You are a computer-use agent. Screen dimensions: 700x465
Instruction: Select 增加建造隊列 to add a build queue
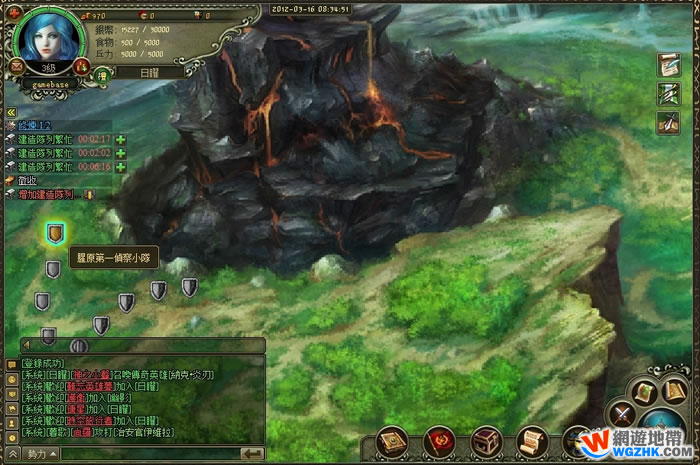coord(46,194)
